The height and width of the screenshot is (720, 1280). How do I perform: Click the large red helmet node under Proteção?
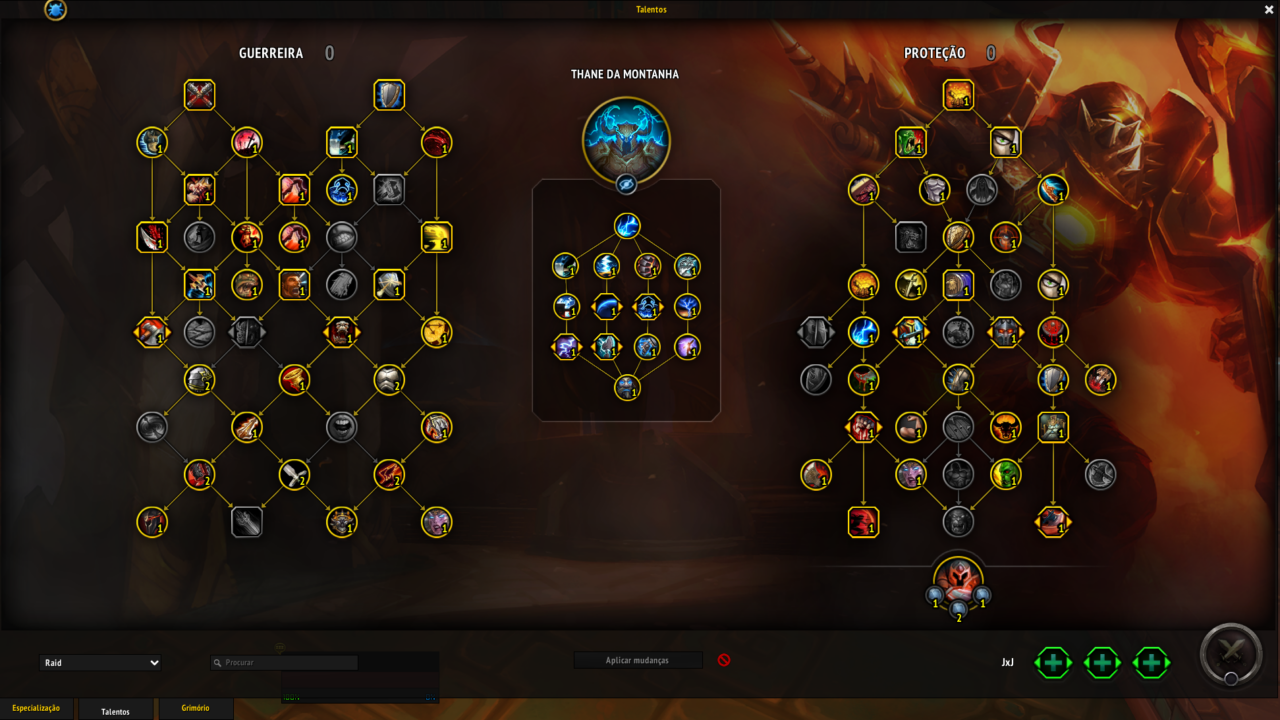(958, 579)
